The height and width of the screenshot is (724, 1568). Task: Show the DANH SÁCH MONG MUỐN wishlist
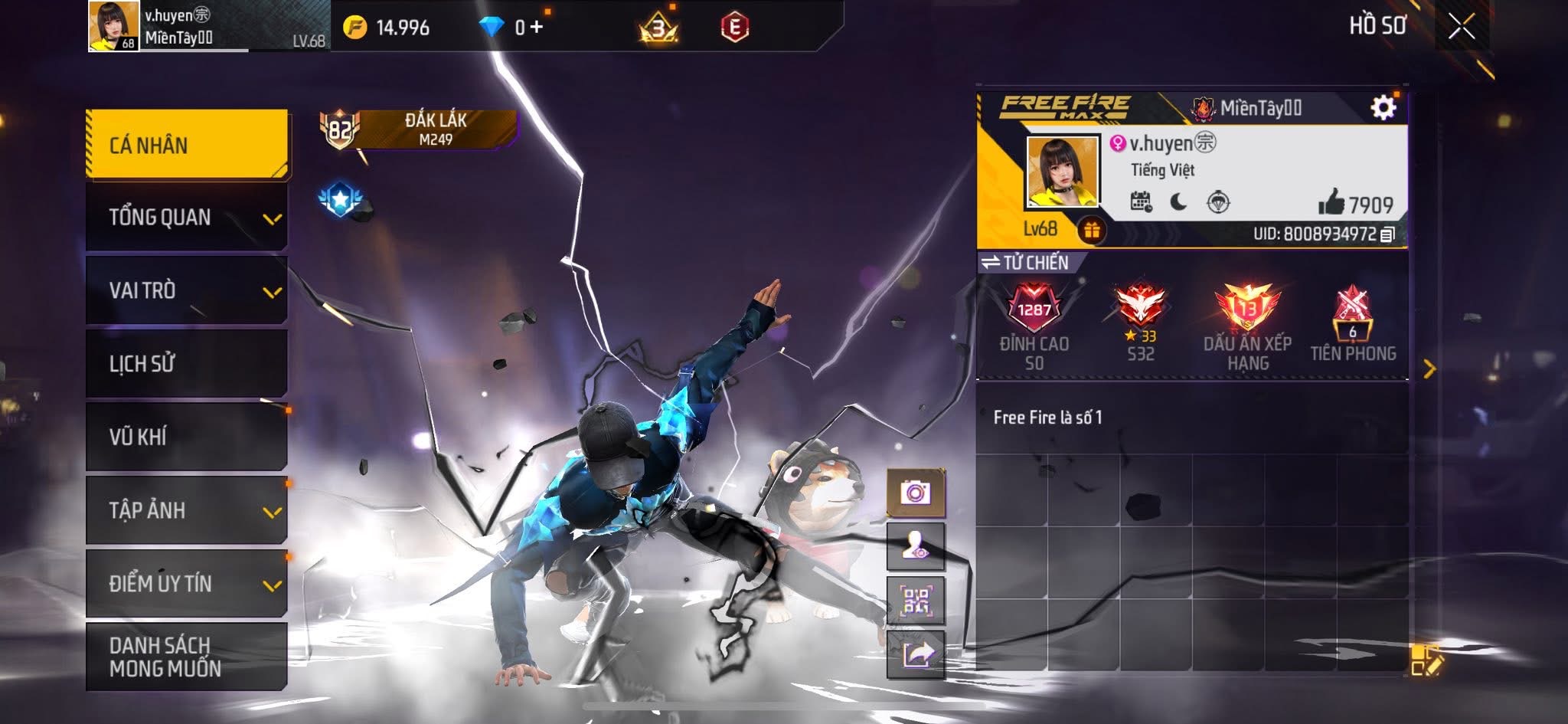187,657
